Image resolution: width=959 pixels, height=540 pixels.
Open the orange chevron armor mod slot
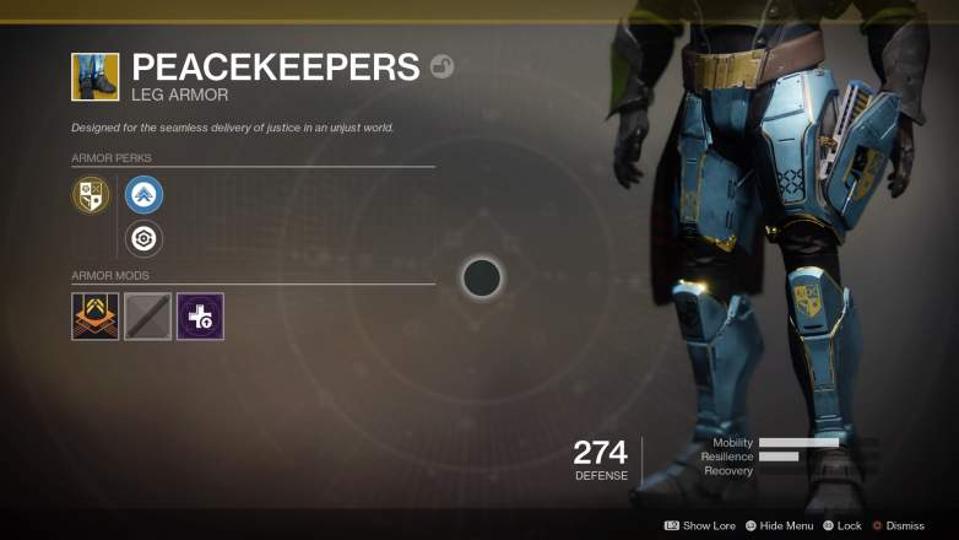[x=95, y=316]
